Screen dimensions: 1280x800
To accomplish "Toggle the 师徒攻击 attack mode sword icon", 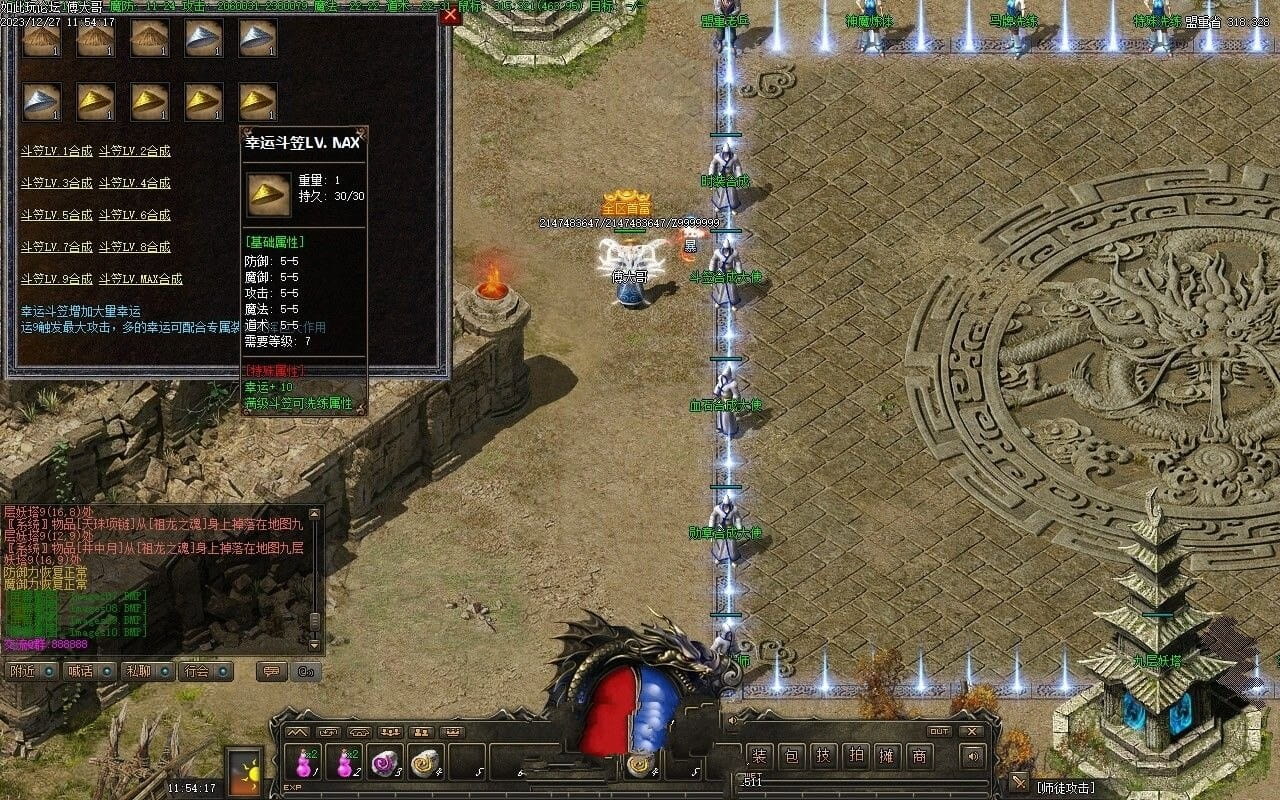I will coord(1018,783).
